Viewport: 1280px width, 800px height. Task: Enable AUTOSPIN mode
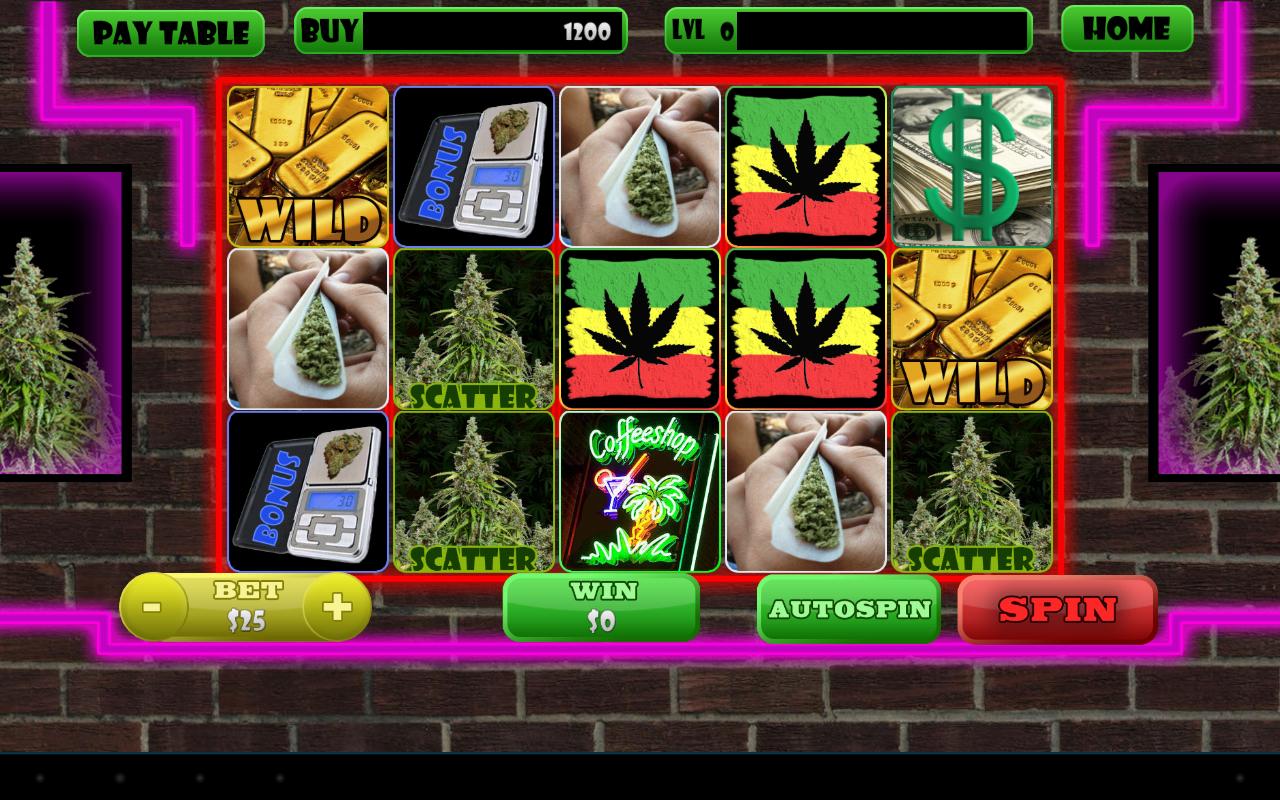848,609
